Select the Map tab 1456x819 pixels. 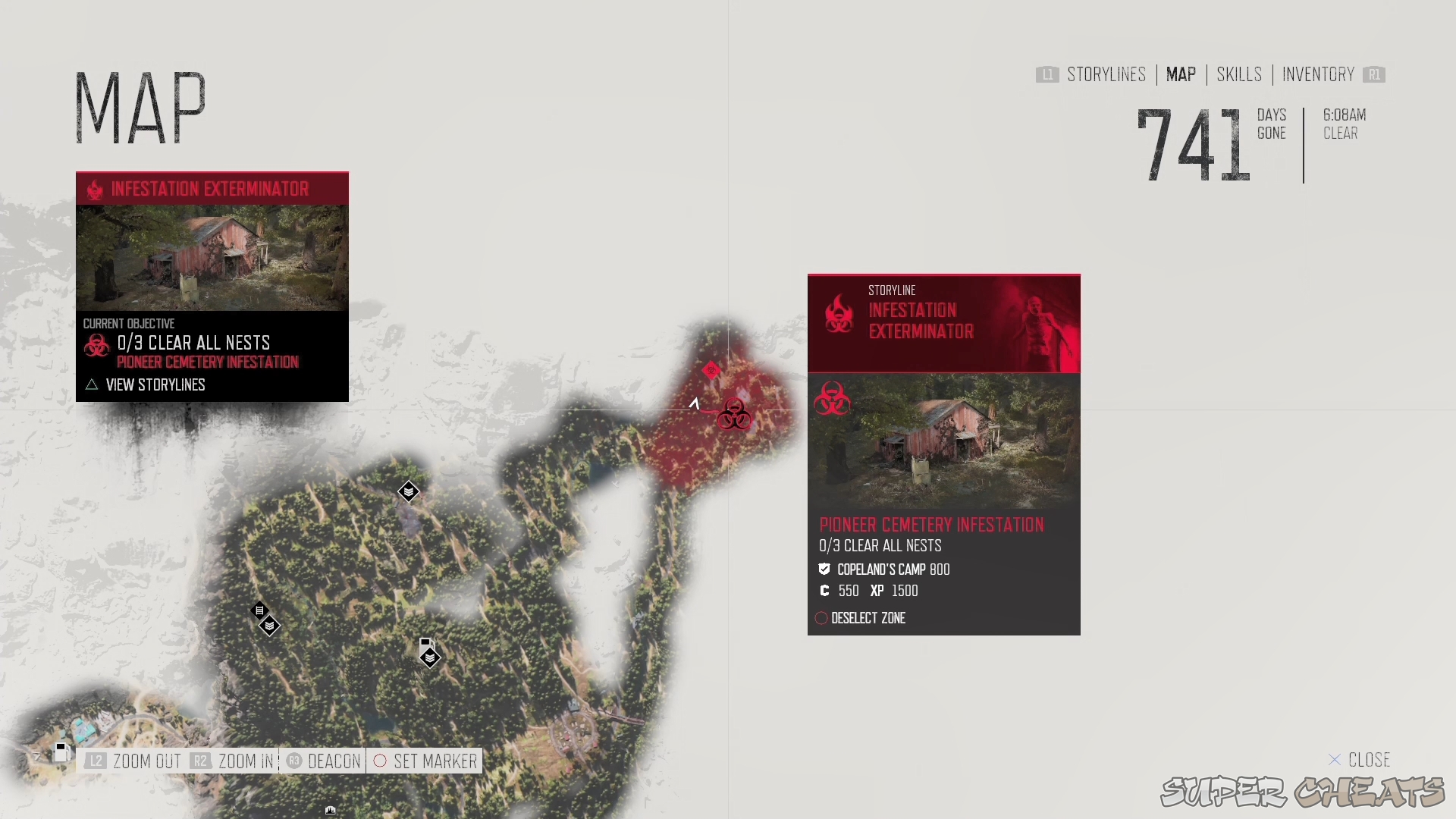pyautogui.click(x=1181, y=74)
